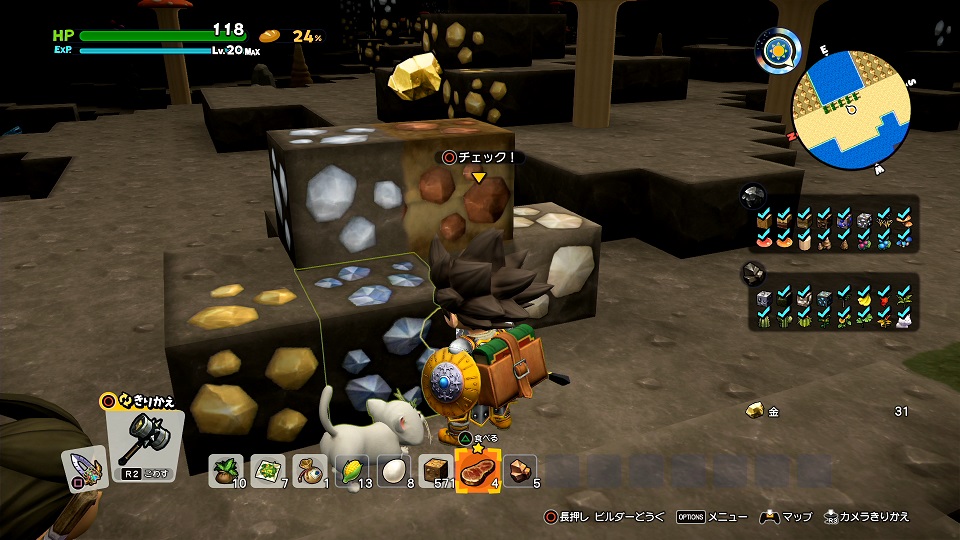Choose the tied pouch hotbar item

click(309, 470)
